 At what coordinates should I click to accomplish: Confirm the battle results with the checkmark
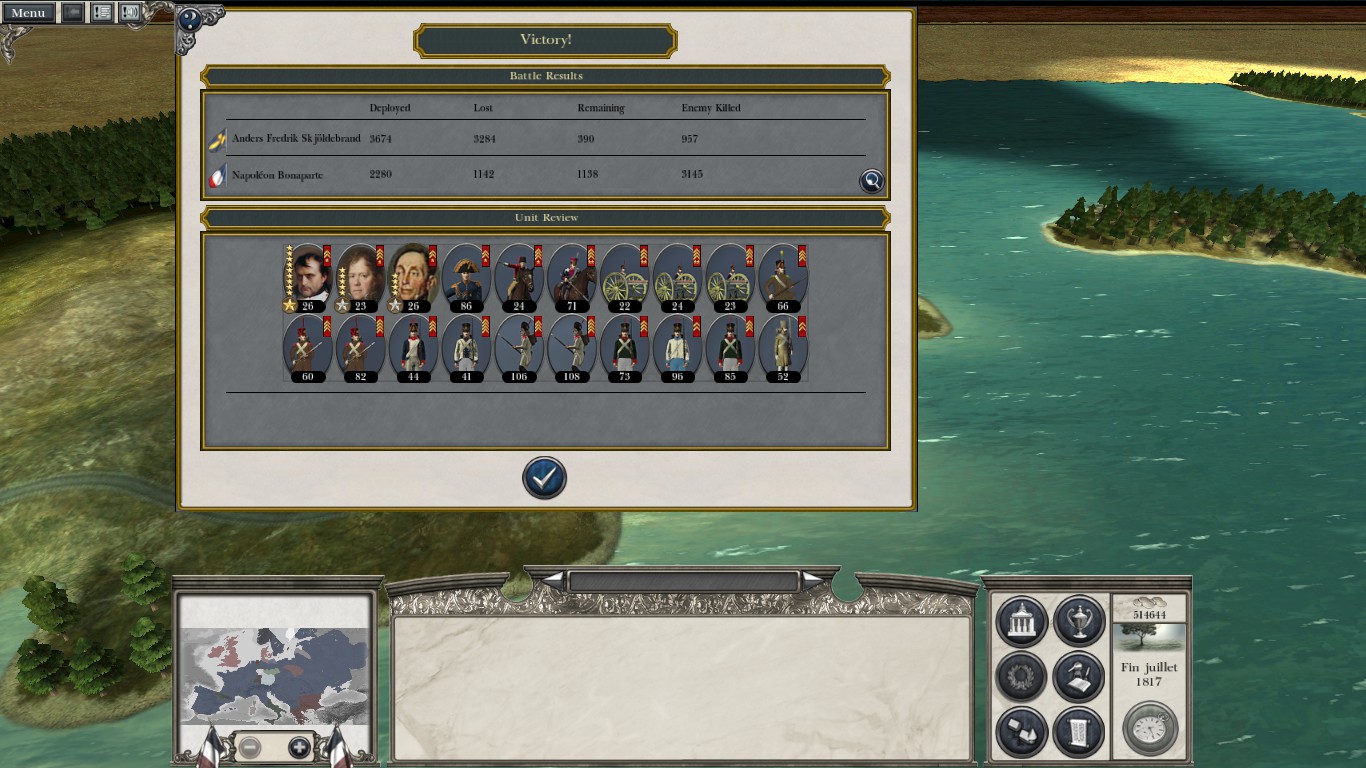click(544, 478)
